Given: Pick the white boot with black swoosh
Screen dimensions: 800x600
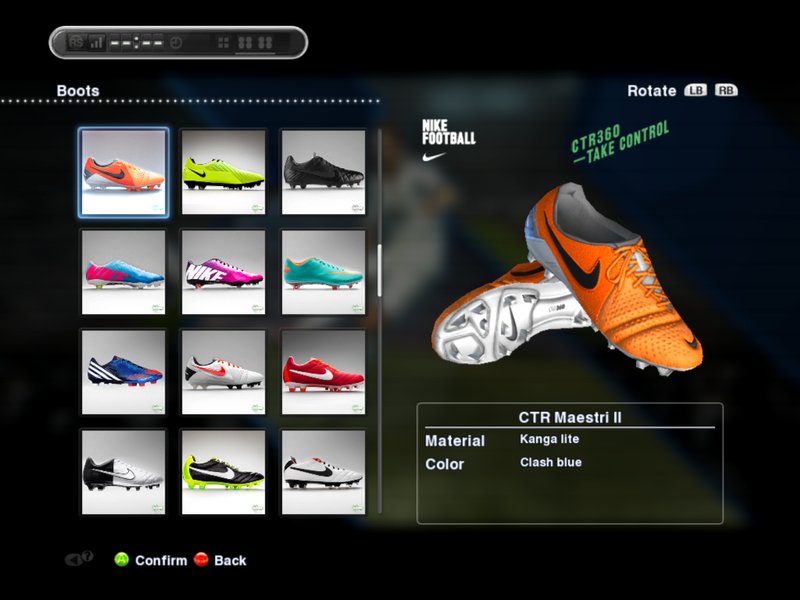Looking at the screenshot, I should [x=323, y=470].
